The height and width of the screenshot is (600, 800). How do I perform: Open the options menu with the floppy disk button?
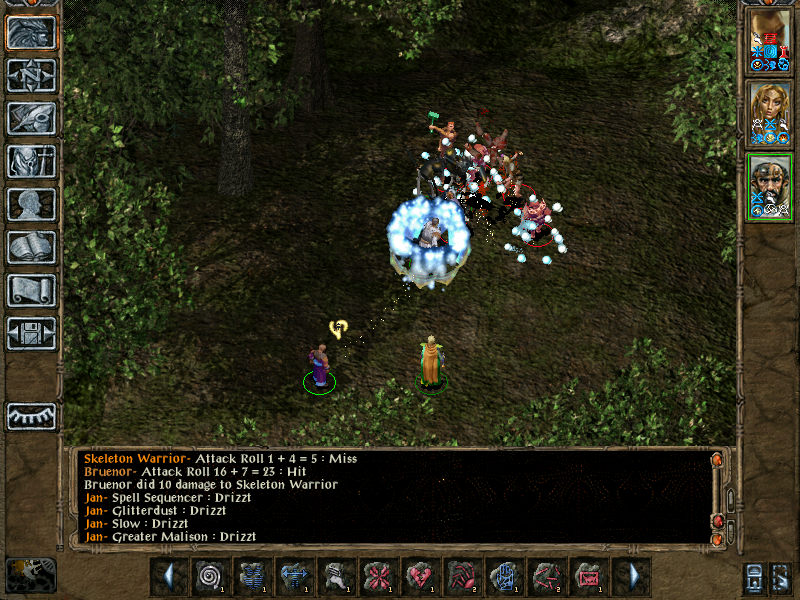[31, 333]
